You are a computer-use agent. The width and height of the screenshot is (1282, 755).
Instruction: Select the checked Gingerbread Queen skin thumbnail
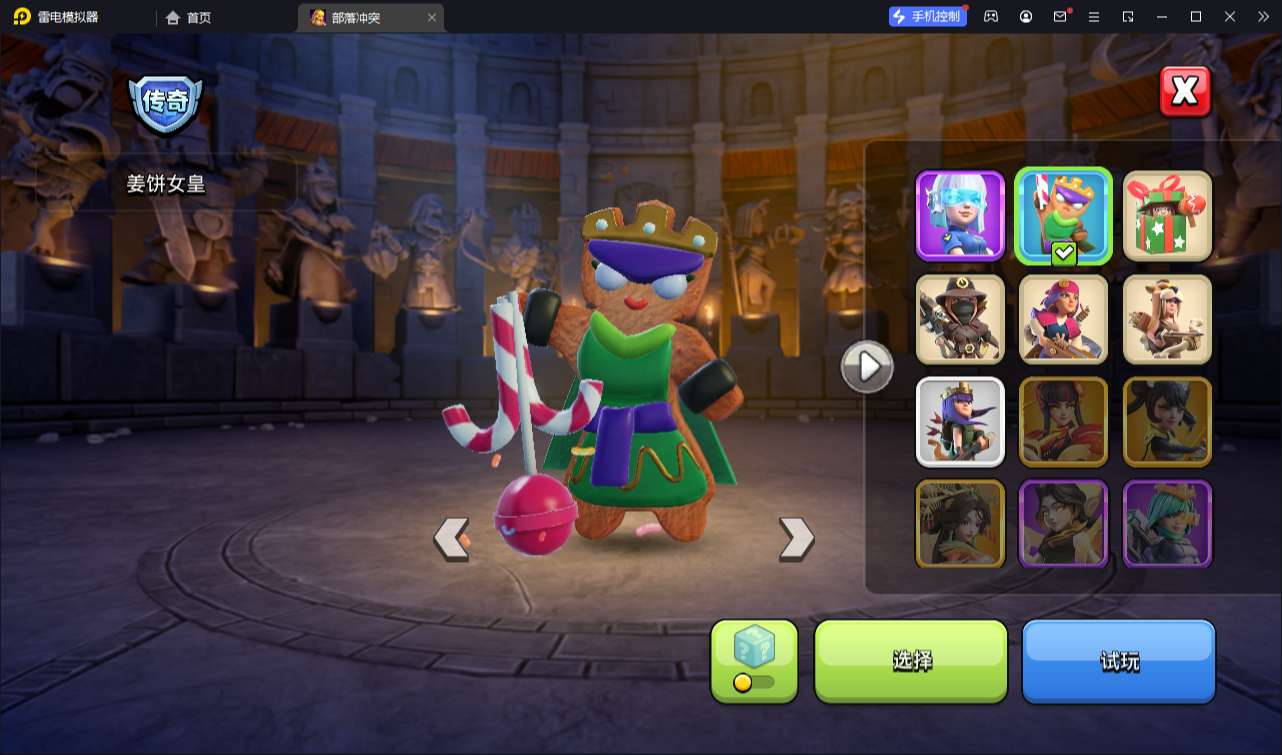pos(1064,215)
